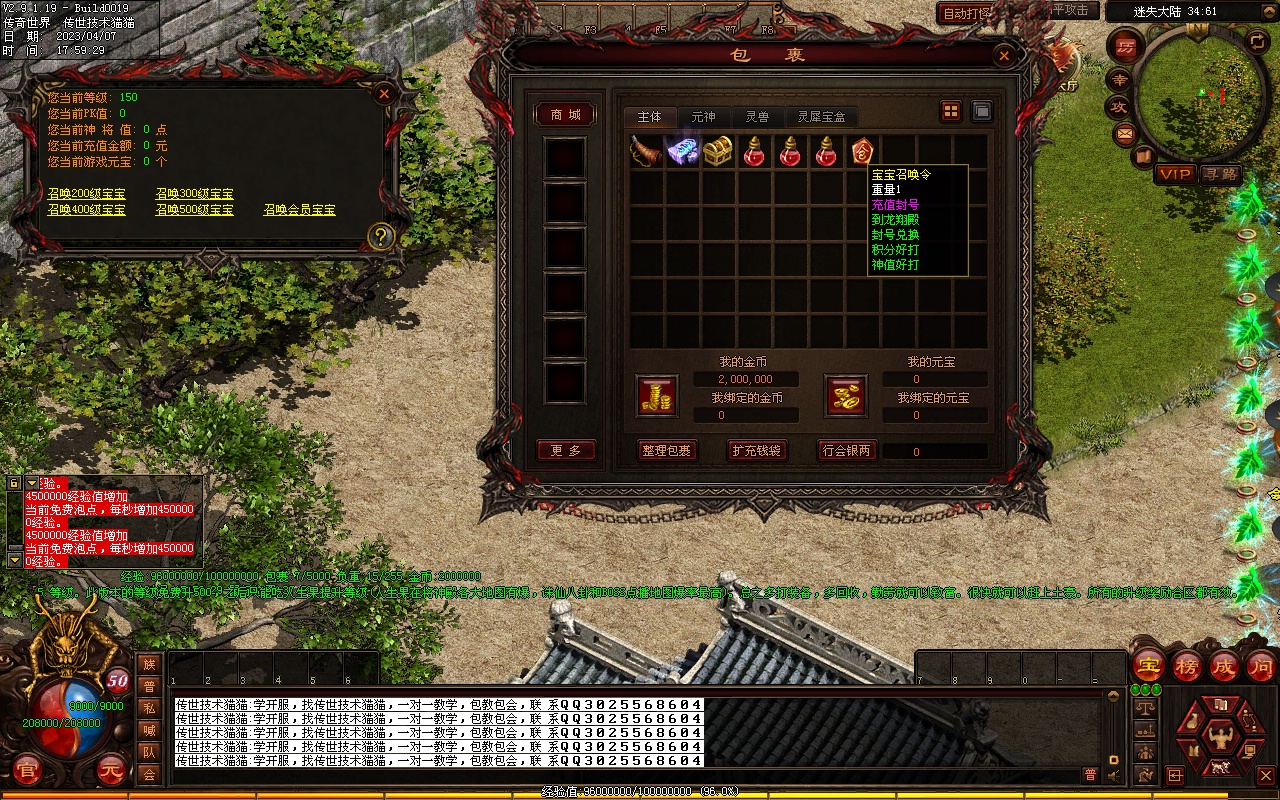
Task: Open the question mark help button
Action: click(x=380, y=237)
